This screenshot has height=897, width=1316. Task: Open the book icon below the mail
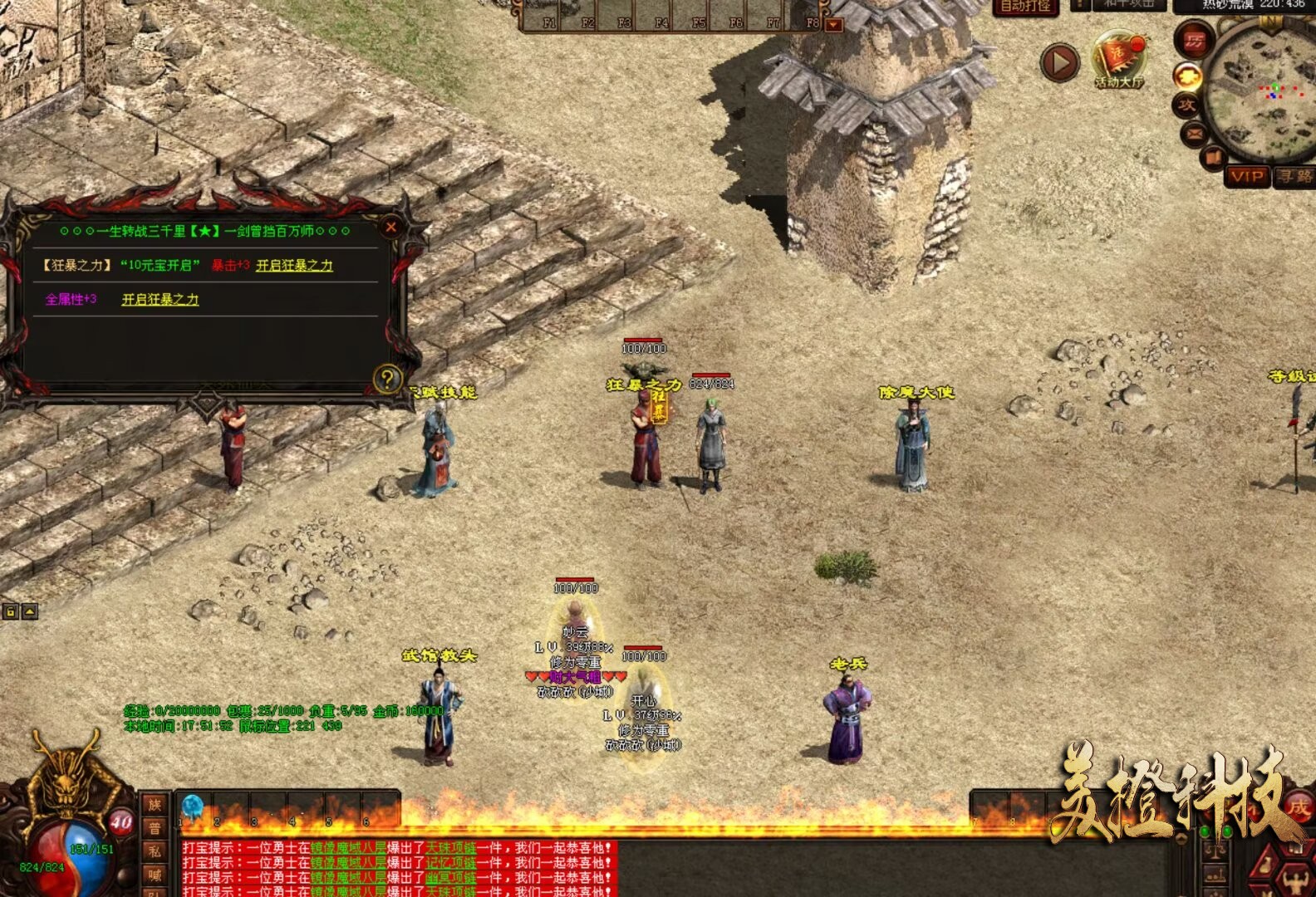[1213, 156]
